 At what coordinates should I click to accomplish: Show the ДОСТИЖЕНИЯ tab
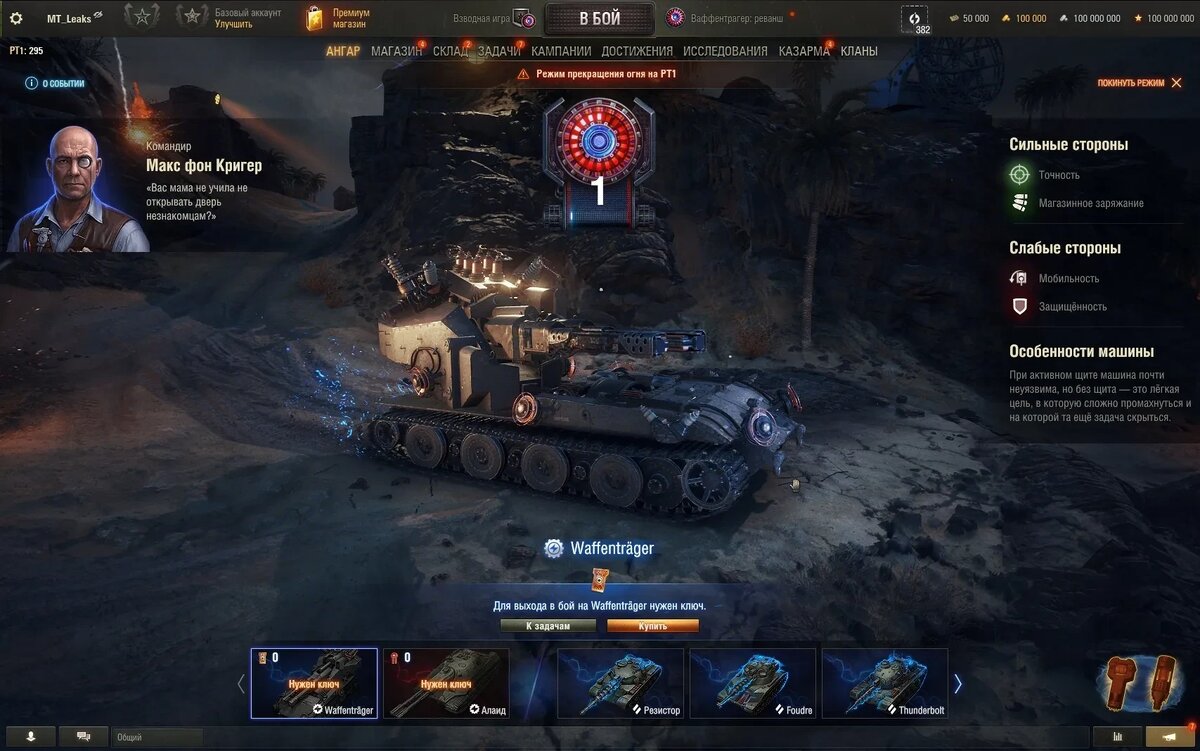pos(637,51)
